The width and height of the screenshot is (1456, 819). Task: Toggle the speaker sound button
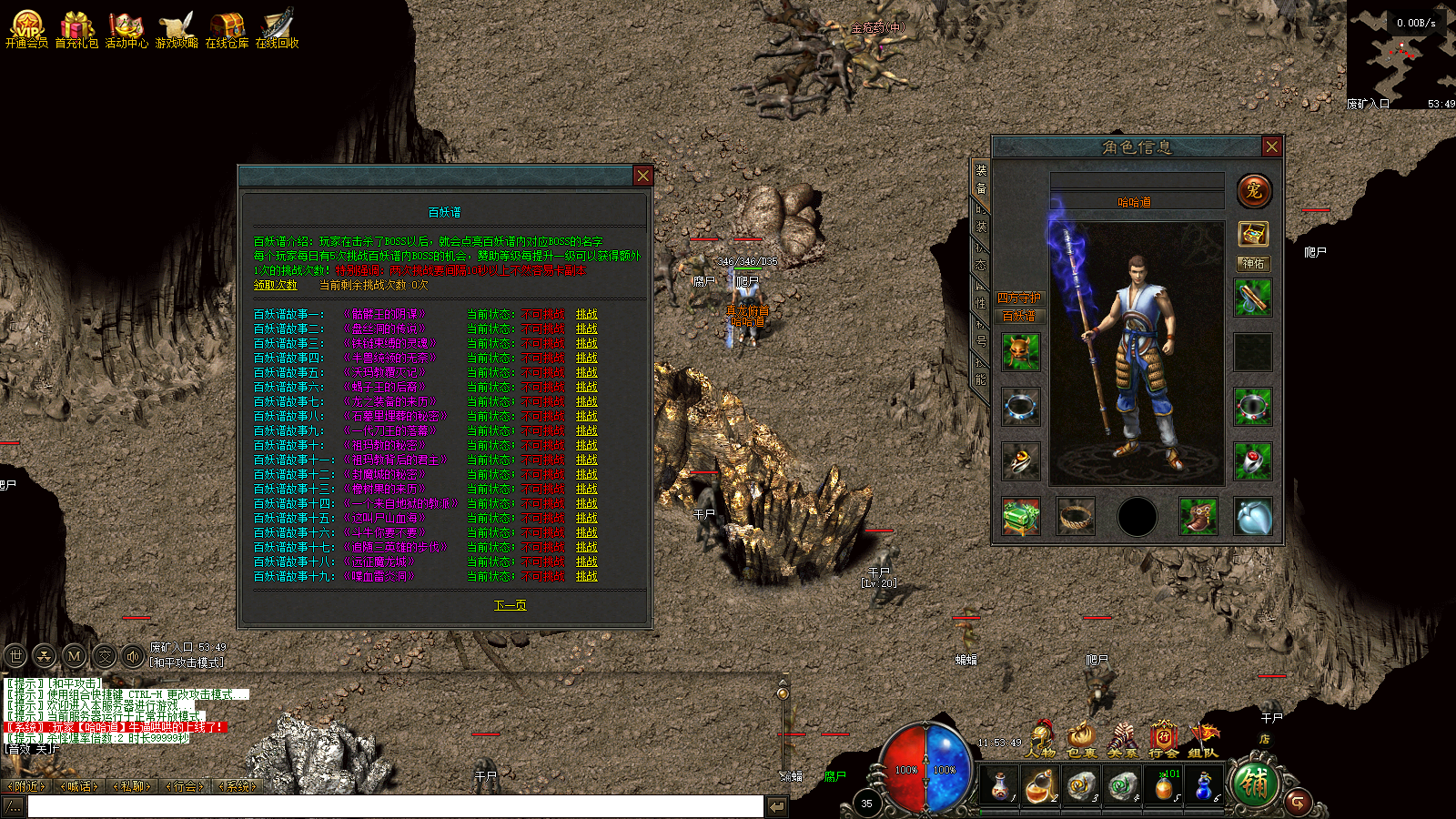click(133, 655)
